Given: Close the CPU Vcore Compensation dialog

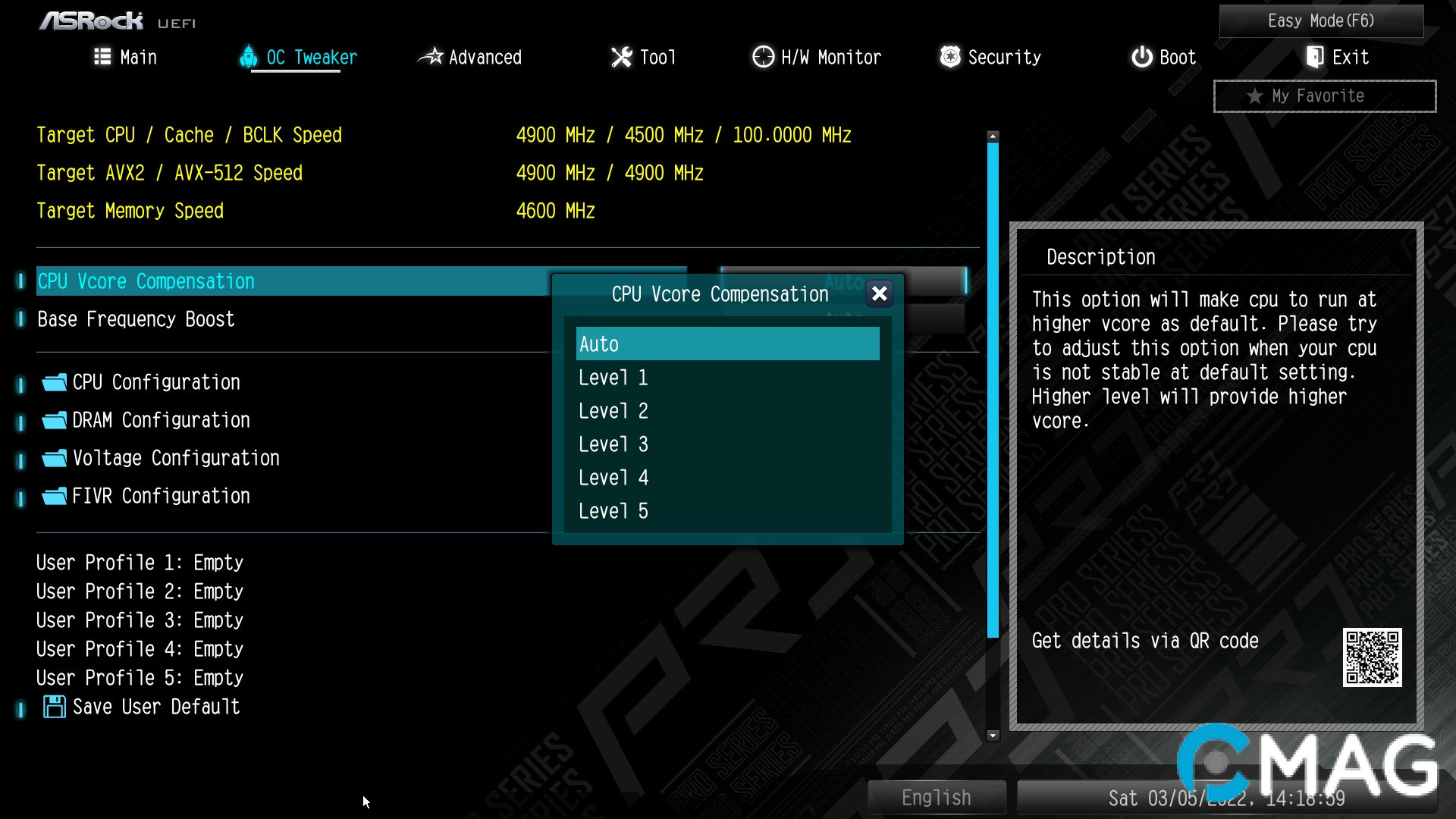Looking at the screenshot, I should (879, 294).
